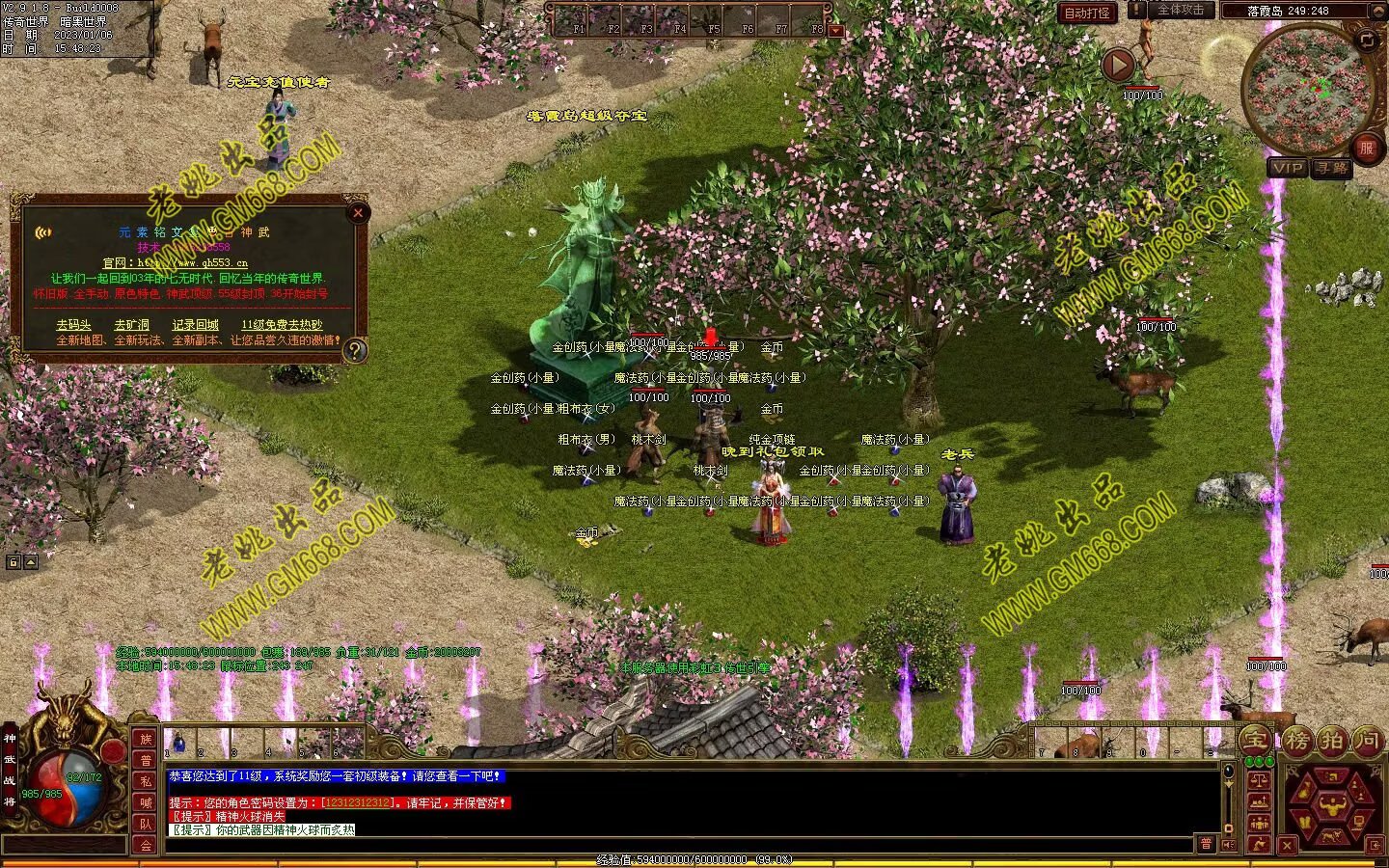This screenshot has height=868, width=1389.
Task: Click the round play arrow button
Action: (1118, 65)
